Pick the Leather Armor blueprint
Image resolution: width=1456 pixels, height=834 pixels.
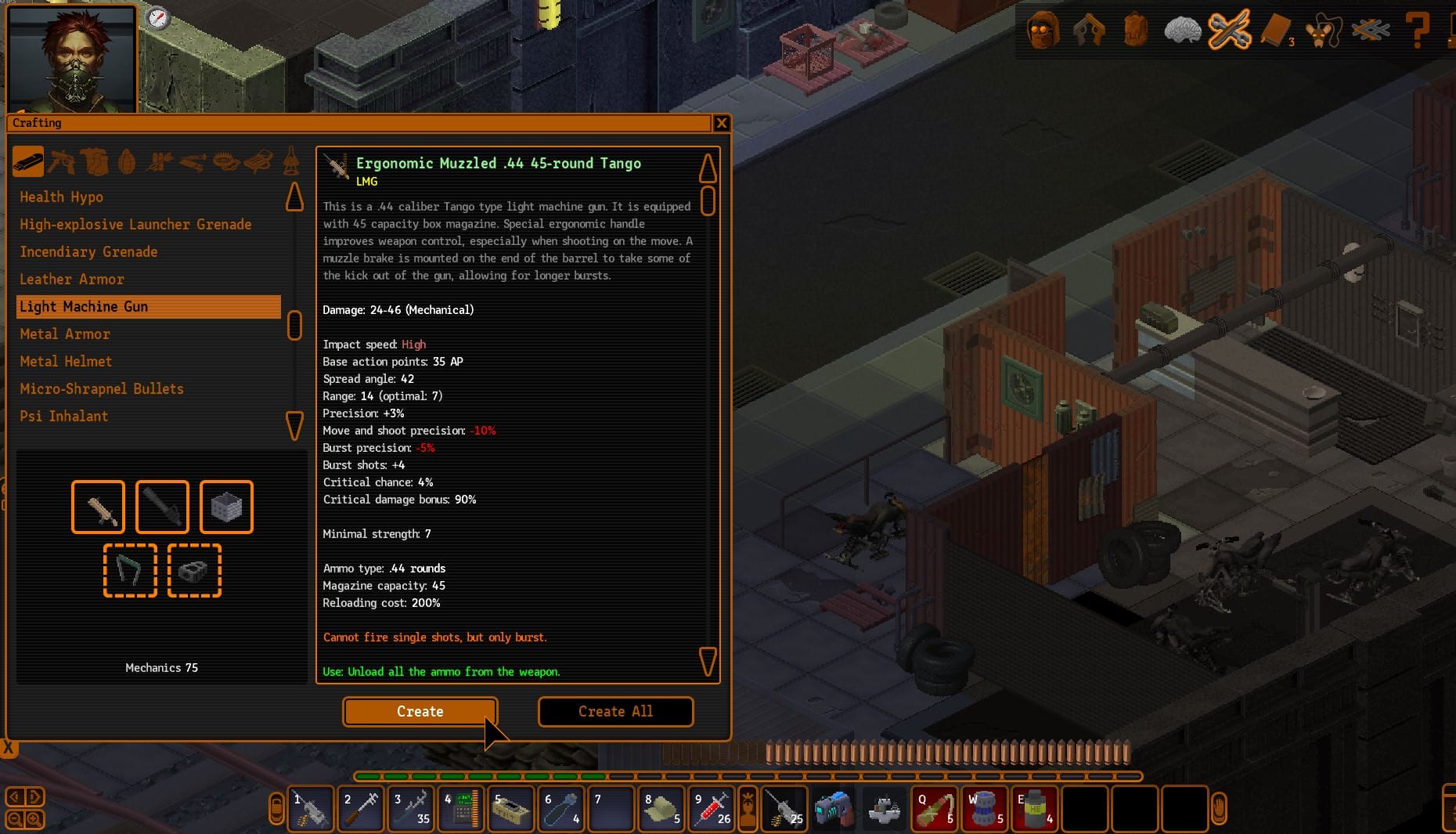click(72, 280)
